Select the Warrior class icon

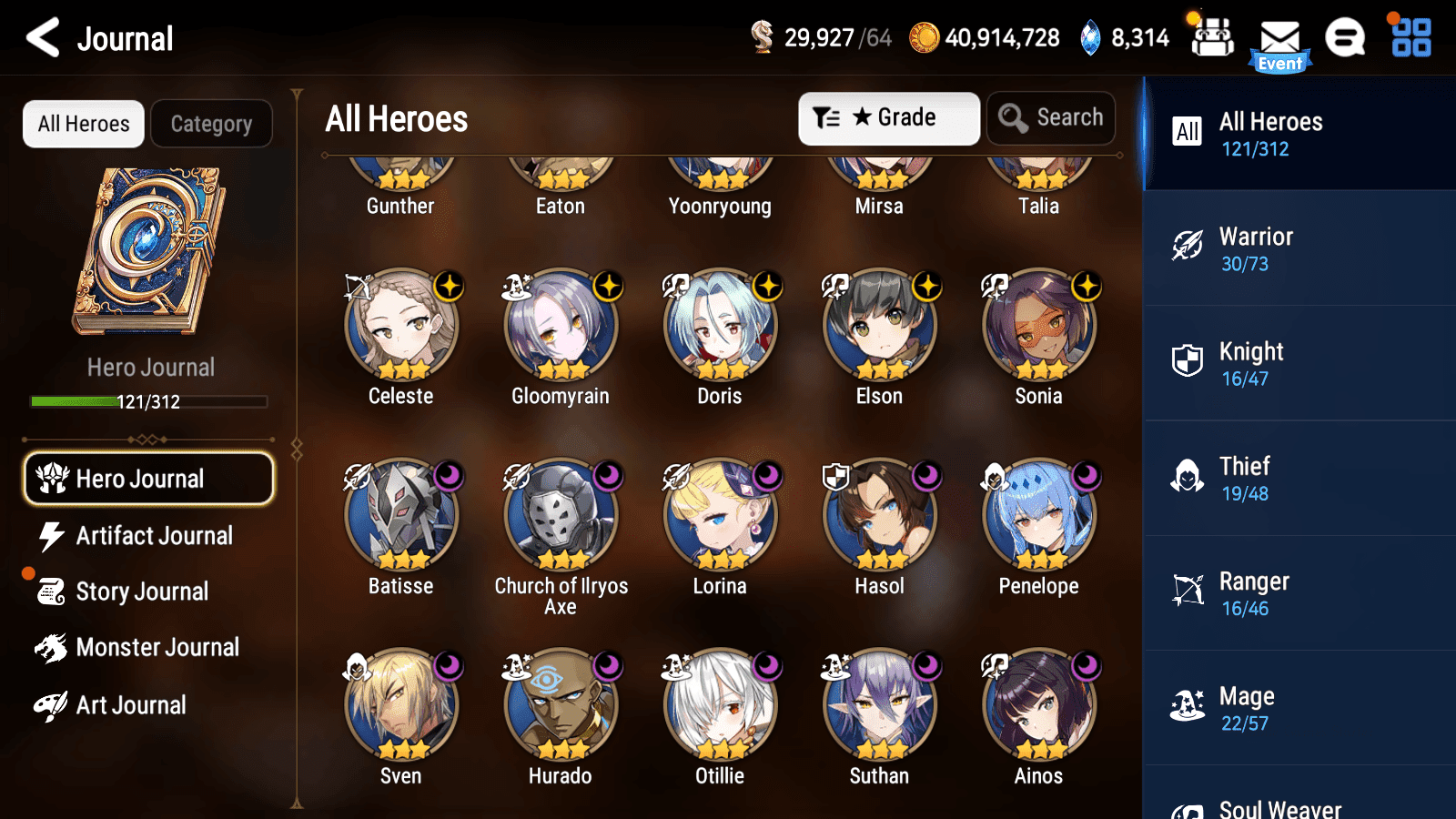coord(1188,247)
